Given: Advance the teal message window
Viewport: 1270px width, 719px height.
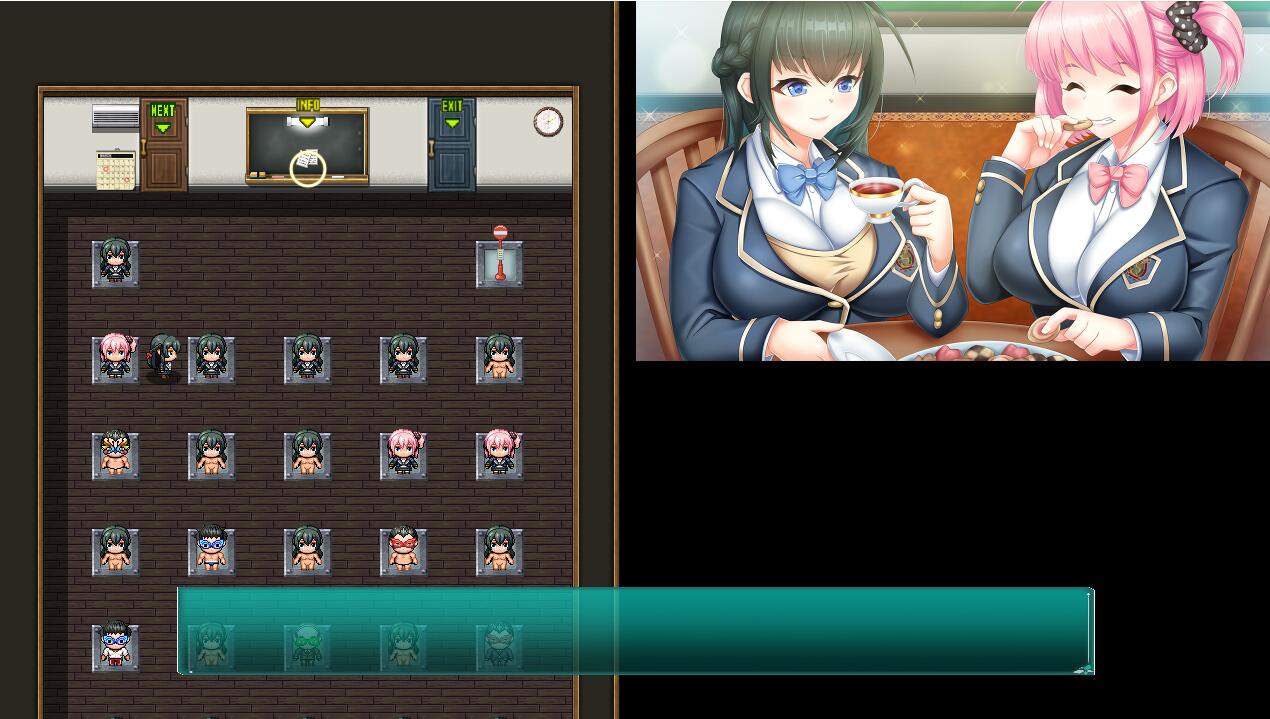Looking at the screenshot, I should (635, 631).
